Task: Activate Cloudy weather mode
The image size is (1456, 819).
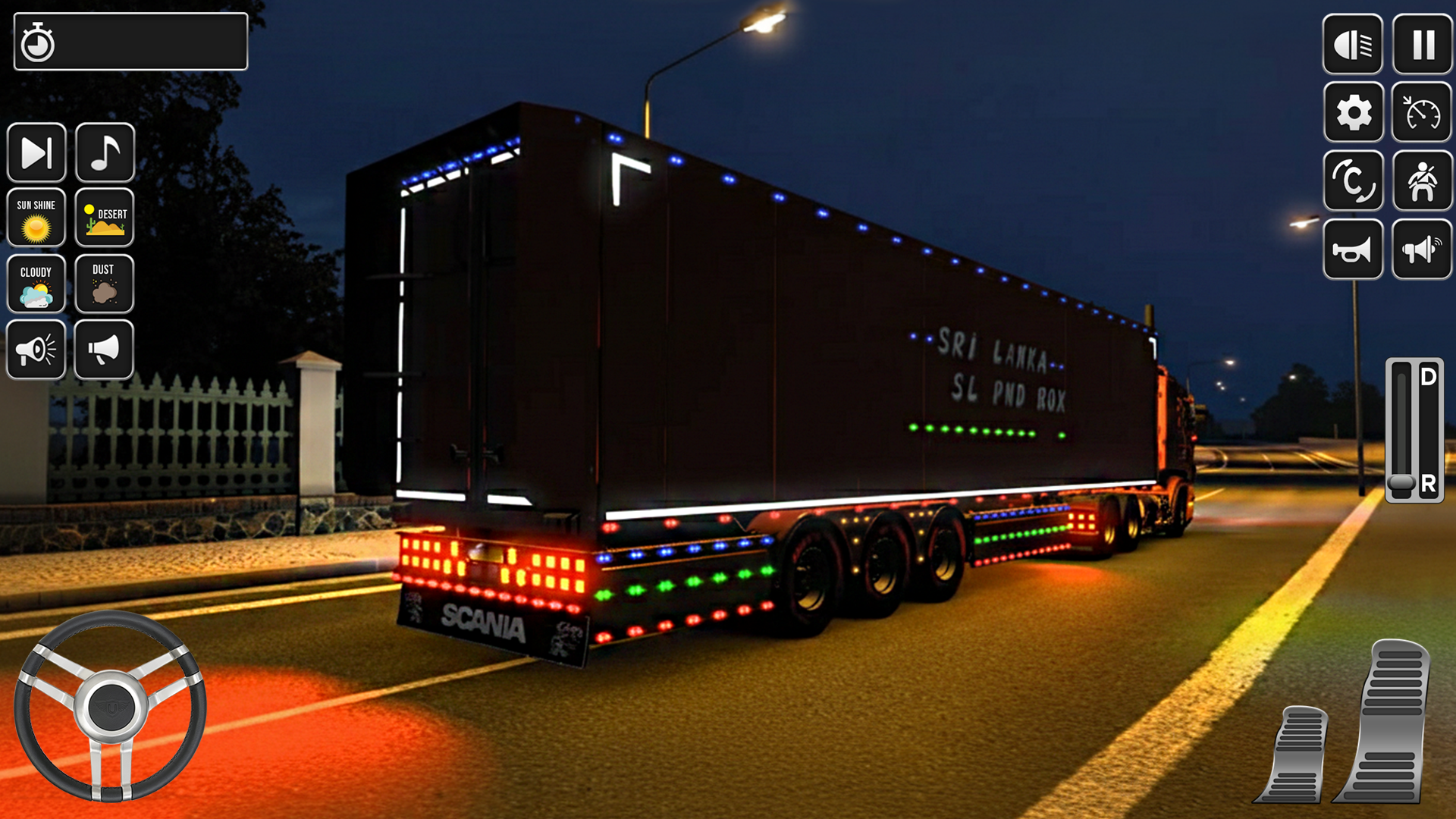Action: tap(36, 284)
